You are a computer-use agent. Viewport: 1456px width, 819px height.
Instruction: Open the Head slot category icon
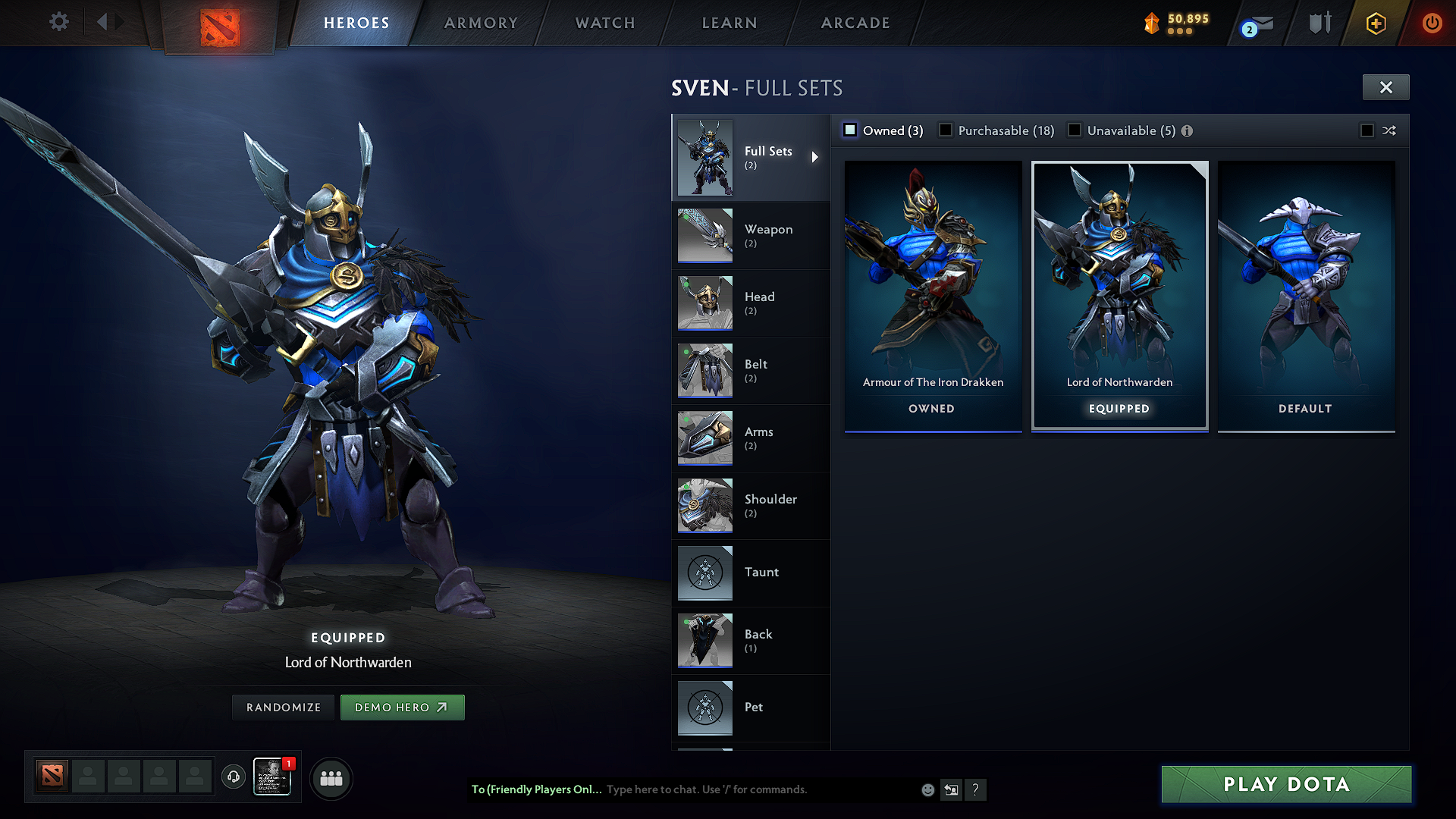(704, 303)
